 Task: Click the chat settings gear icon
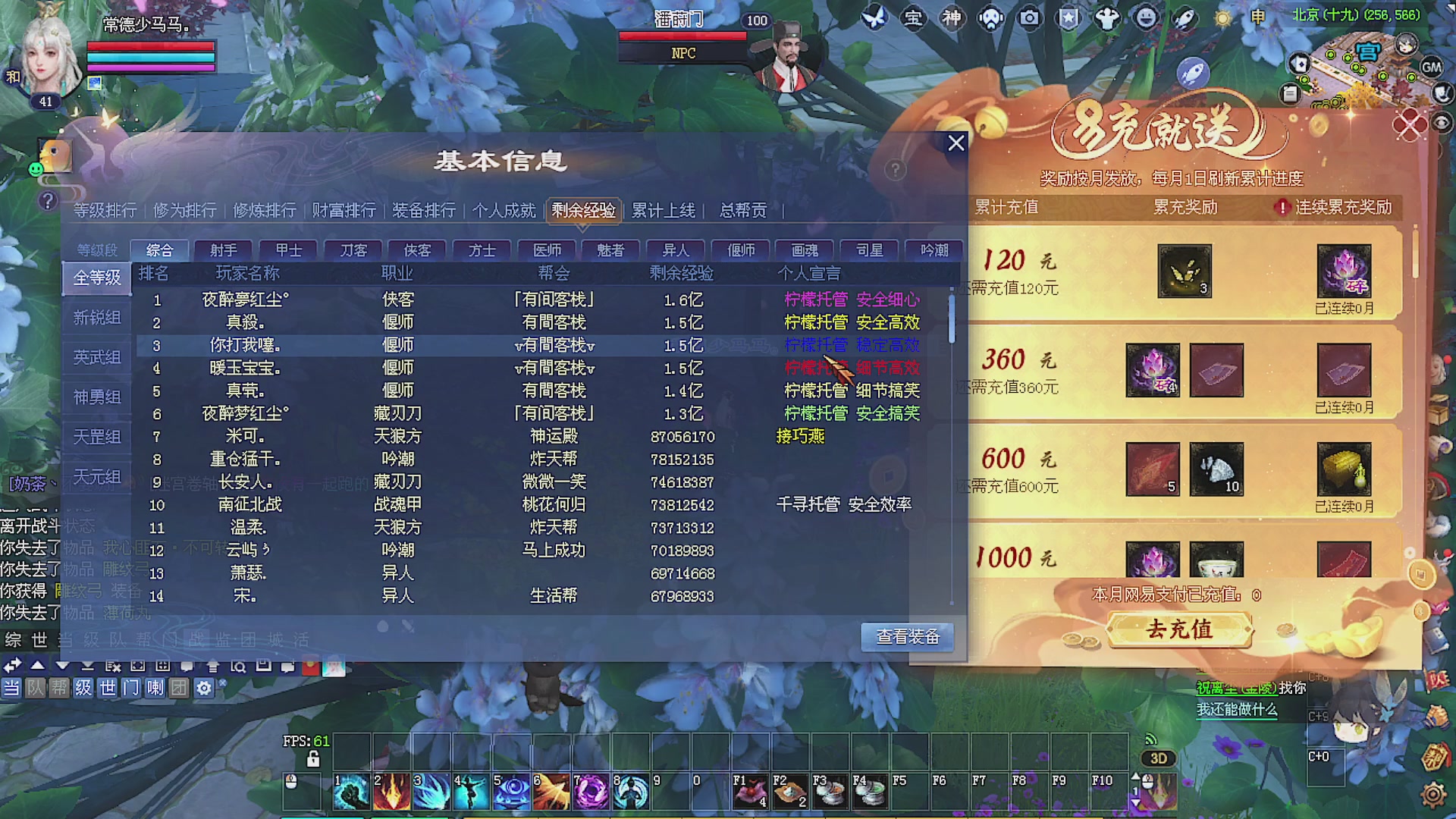pos(206,687)
